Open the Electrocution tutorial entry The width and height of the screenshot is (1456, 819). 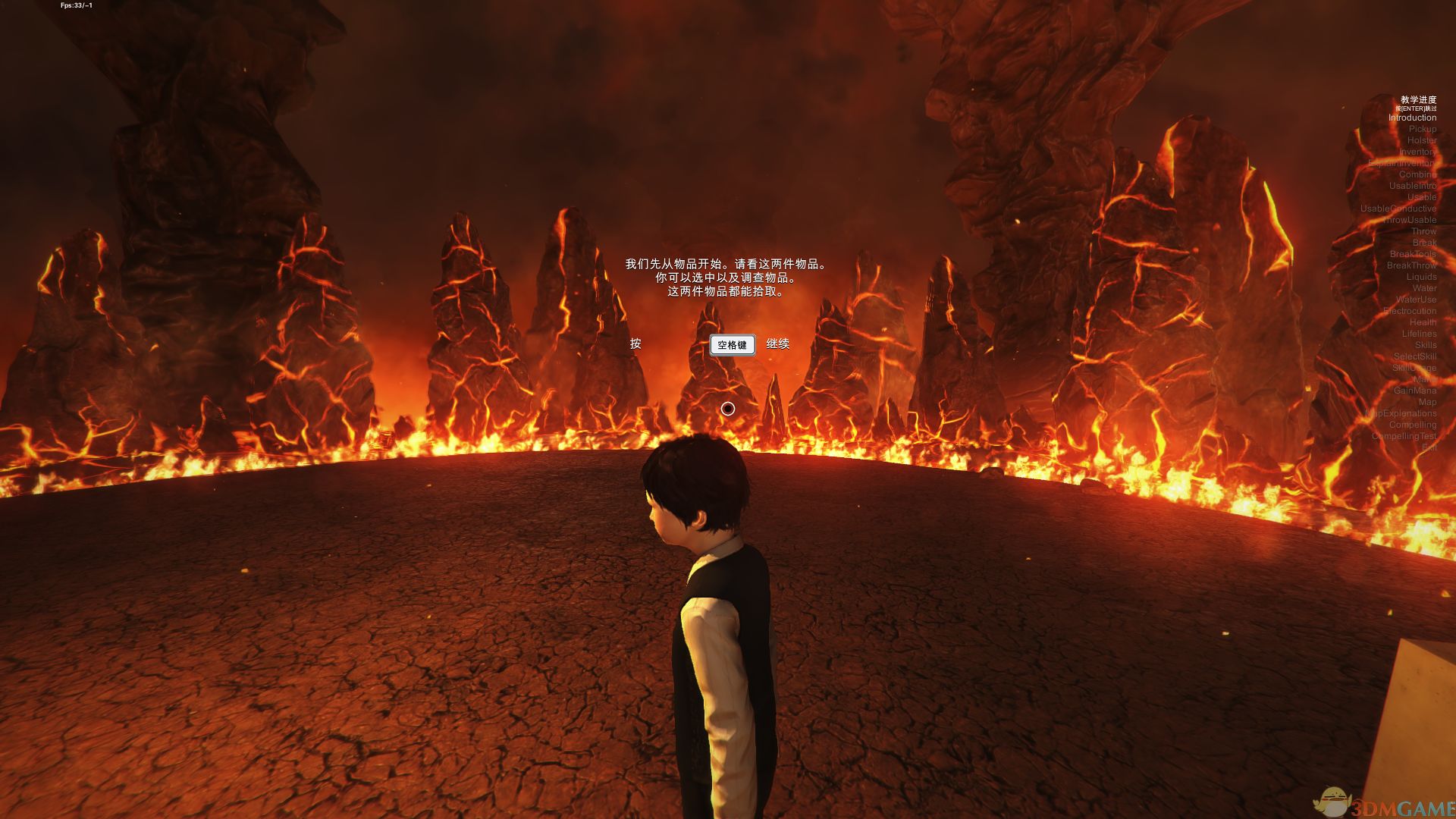click(x=1410, y=311)
